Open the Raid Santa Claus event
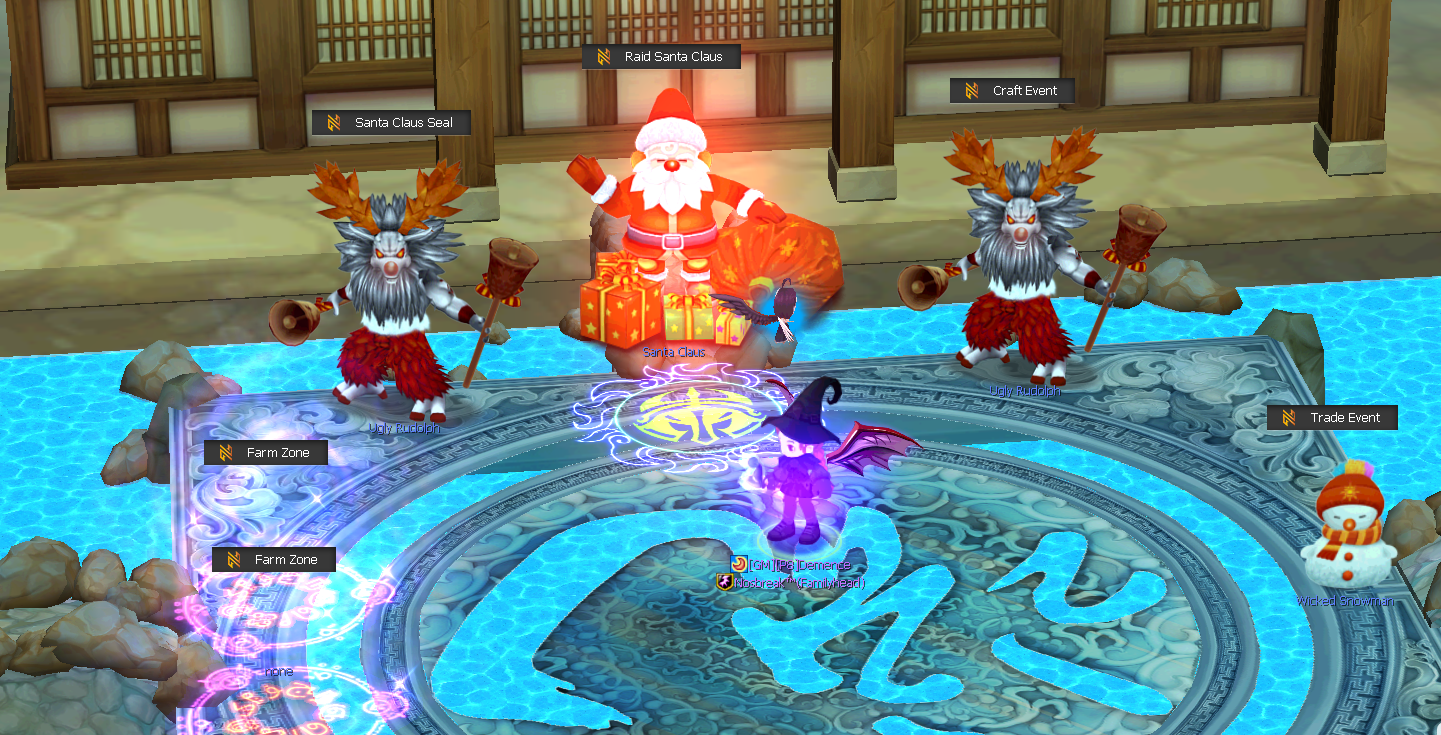The height and width of the screenshot is (735, 1441). click(661, 56)
